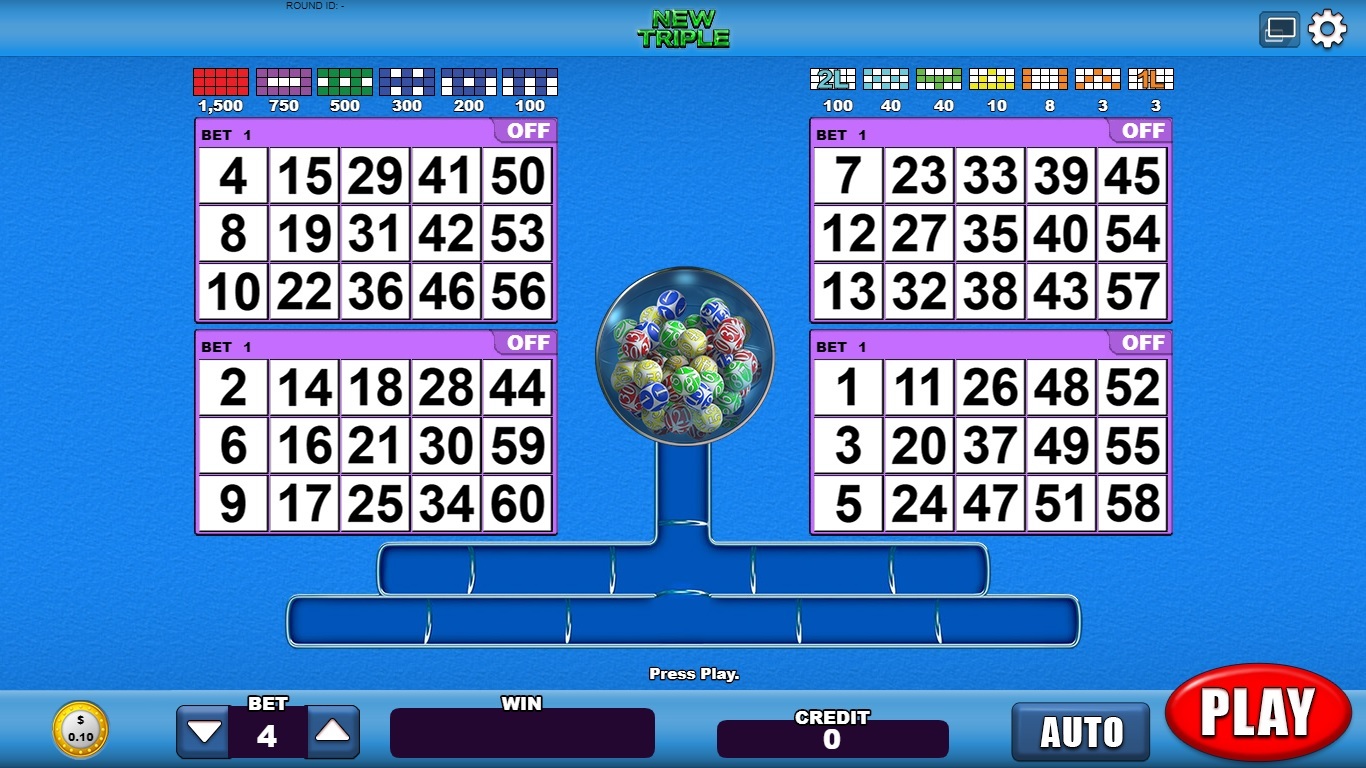
Task: Select the purple 750 payout pattern icon
Action: point(283,82)
